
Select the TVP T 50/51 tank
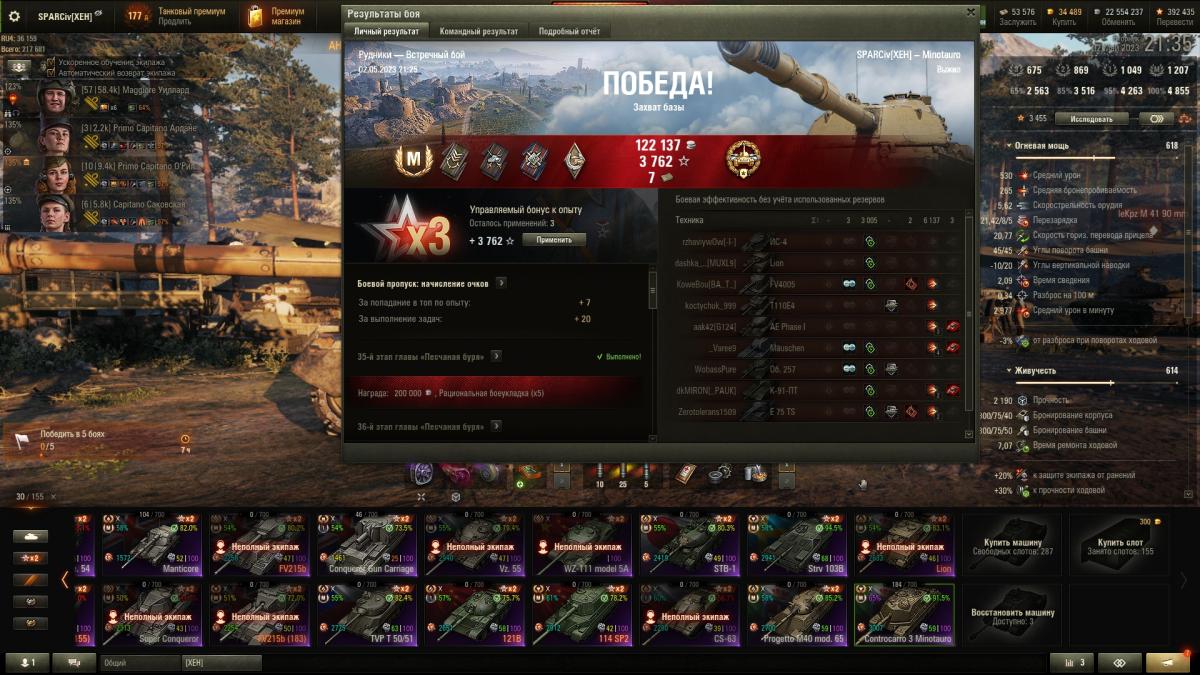(366, 615)
